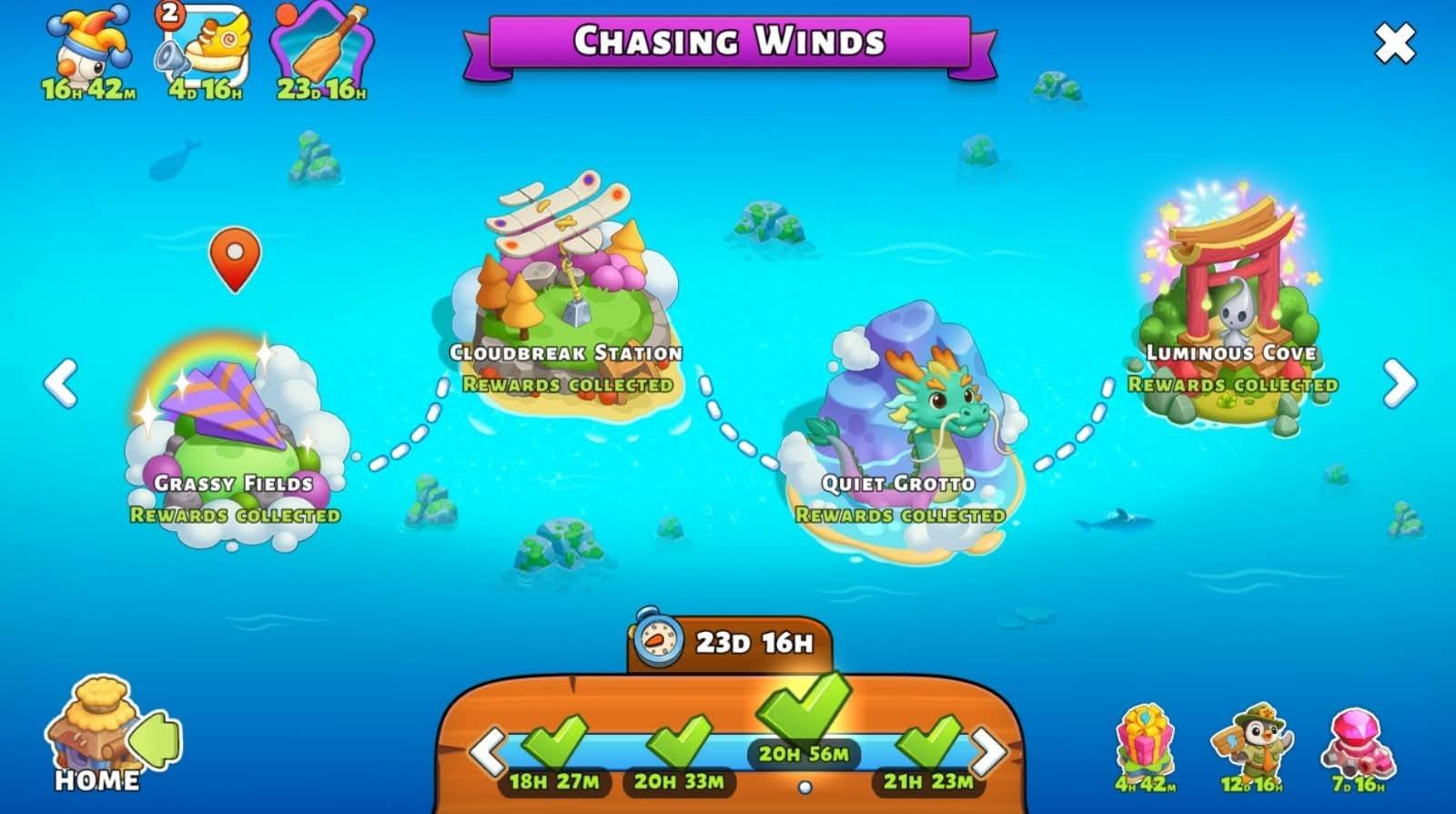Screen dimensions: 1456x814
Task: Show the next islands with right map arrow
Action: point(1399,382)
